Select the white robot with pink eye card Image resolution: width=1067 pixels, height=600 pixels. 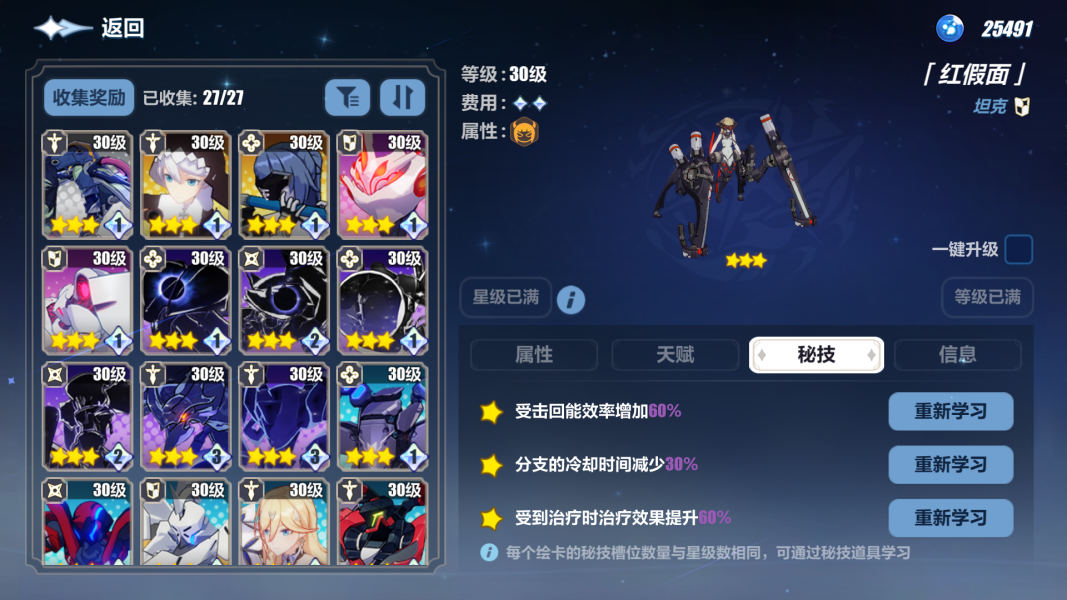[x=88, y=300]
